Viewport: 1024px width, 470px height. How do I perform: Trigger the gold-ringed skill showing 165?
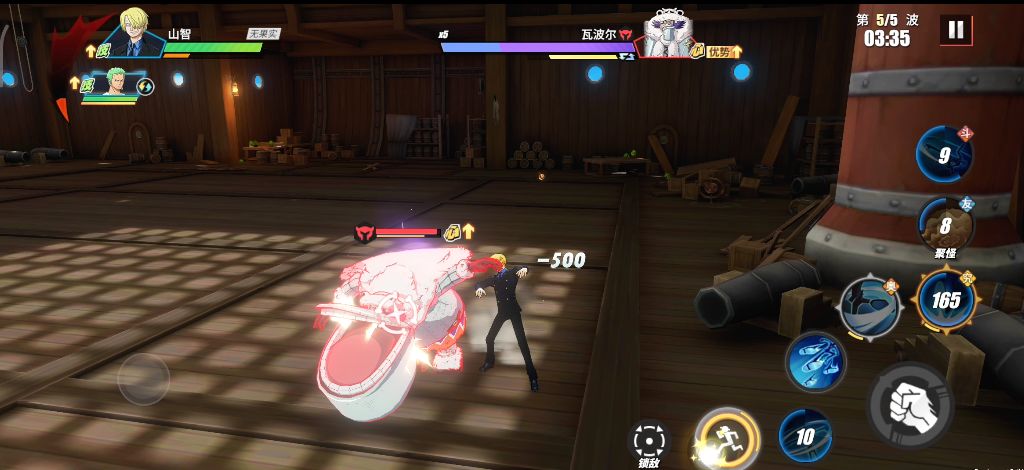(945, 300)
